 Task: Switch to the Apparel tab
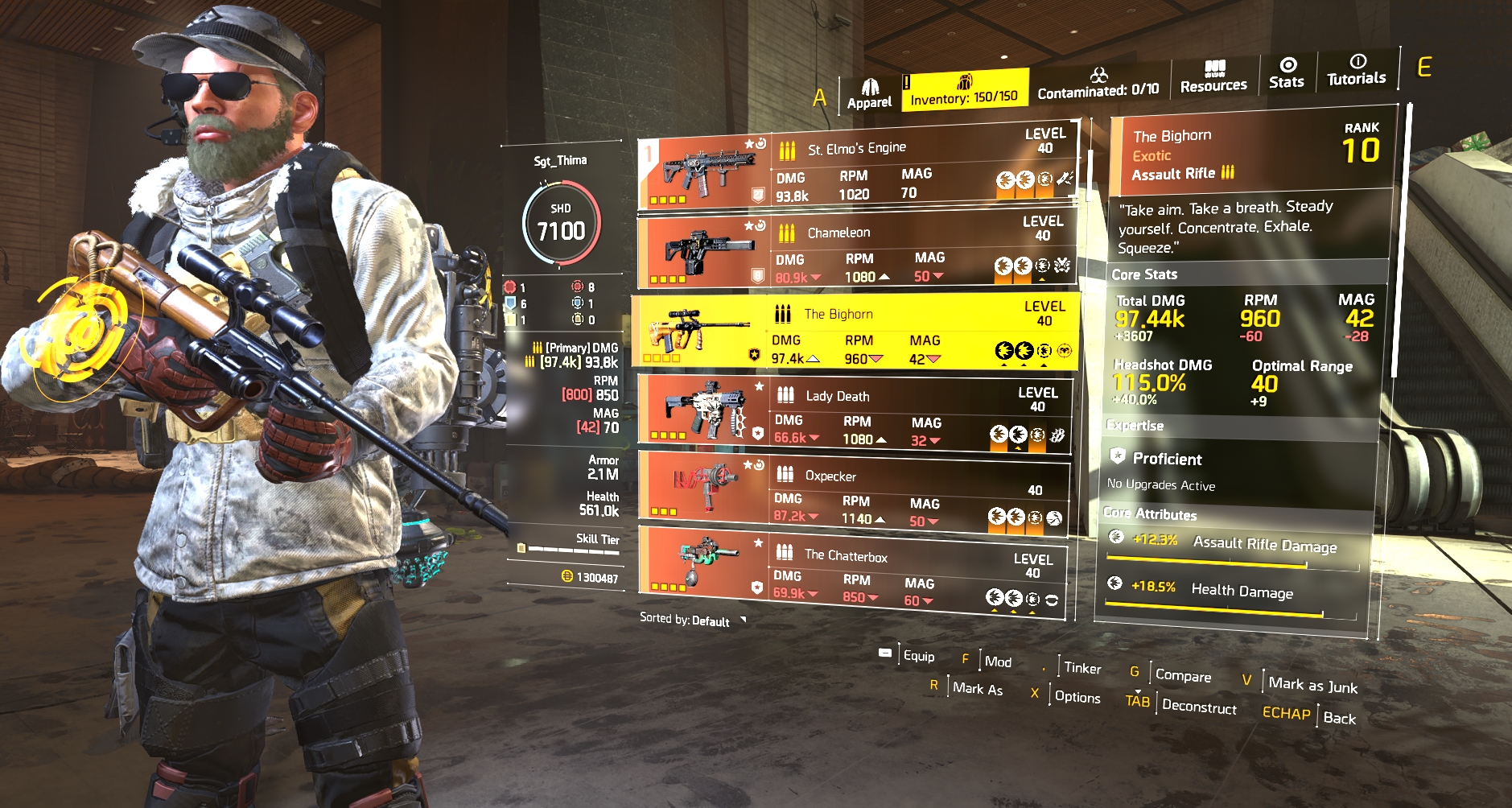[869, 94]
